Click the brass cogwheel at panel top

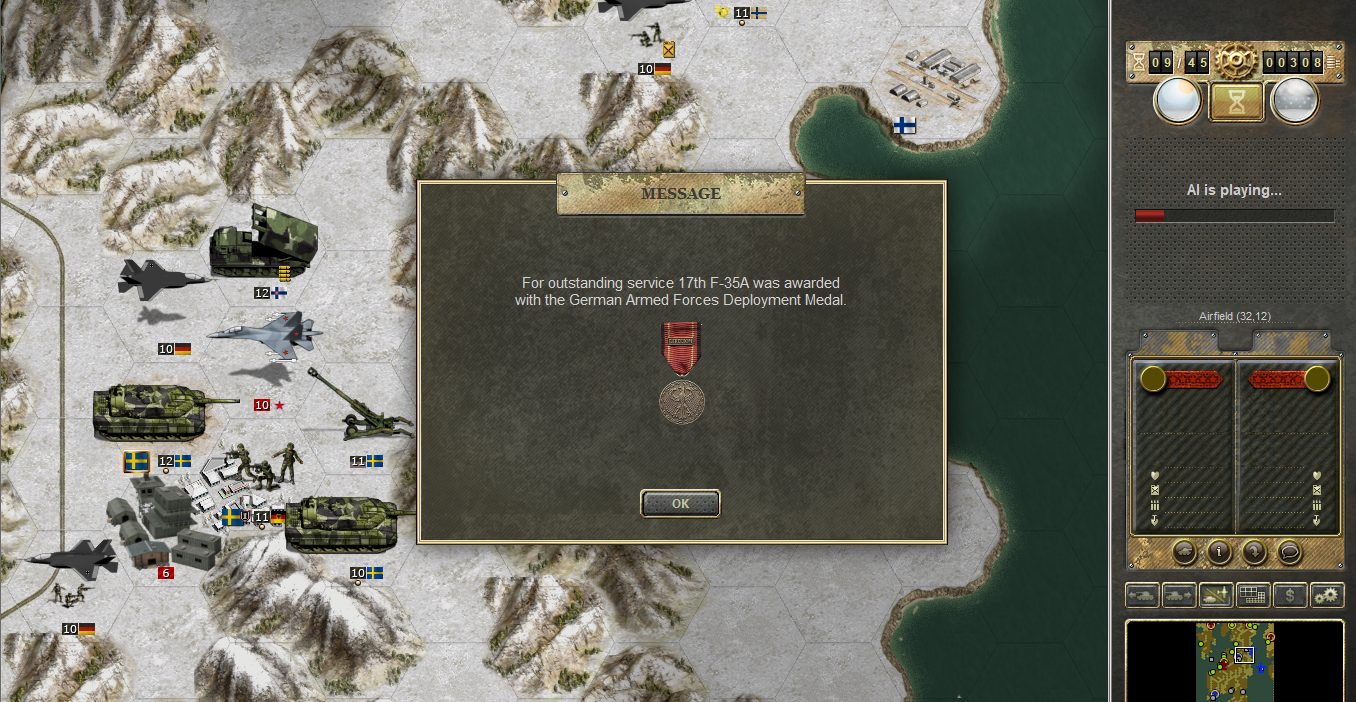coord(1235,60)
